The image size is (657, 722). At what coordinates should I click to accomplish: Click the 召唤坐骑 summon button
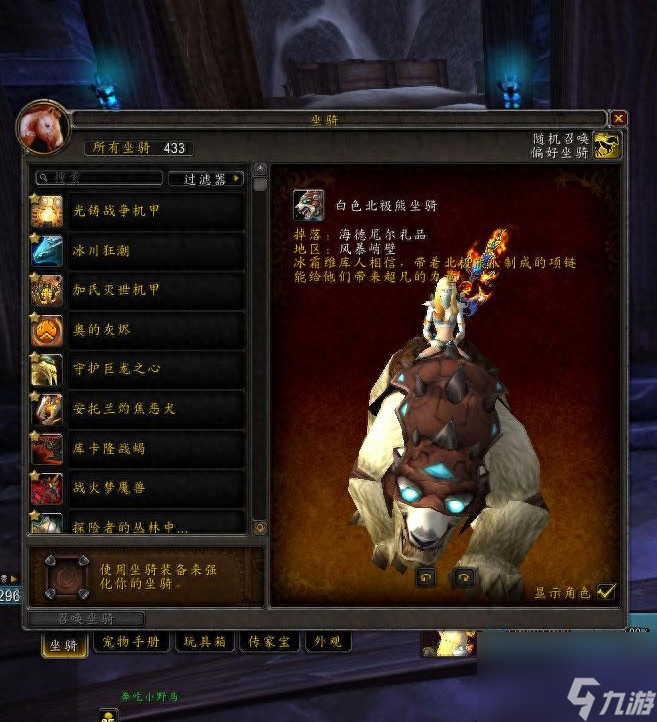click(x=87, y=619)
